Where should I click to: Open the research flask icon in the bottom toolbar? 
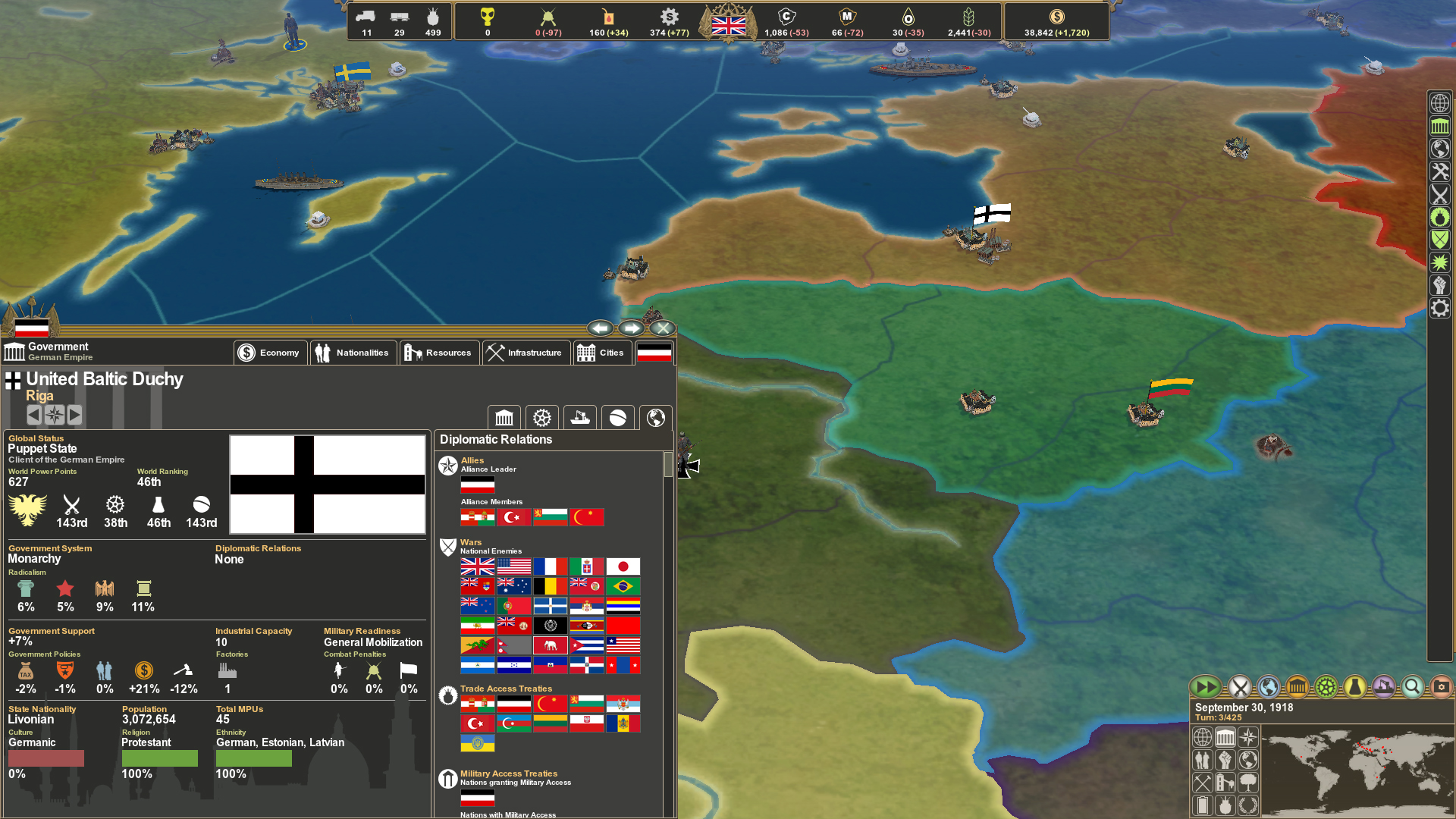click(x=1354, y=687)
